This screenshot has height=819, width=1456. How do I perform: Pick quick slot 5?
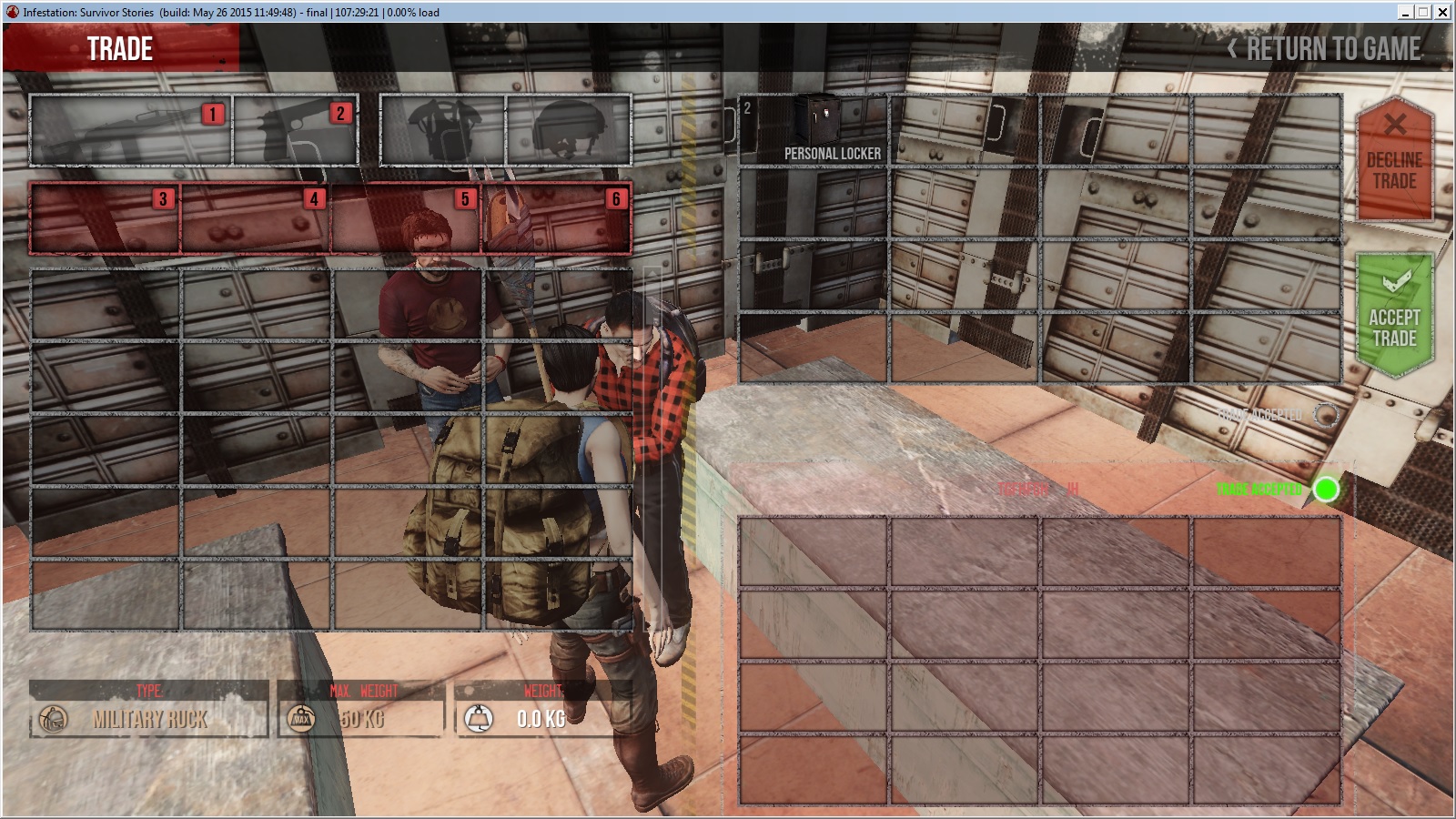[x=405, y=218]
